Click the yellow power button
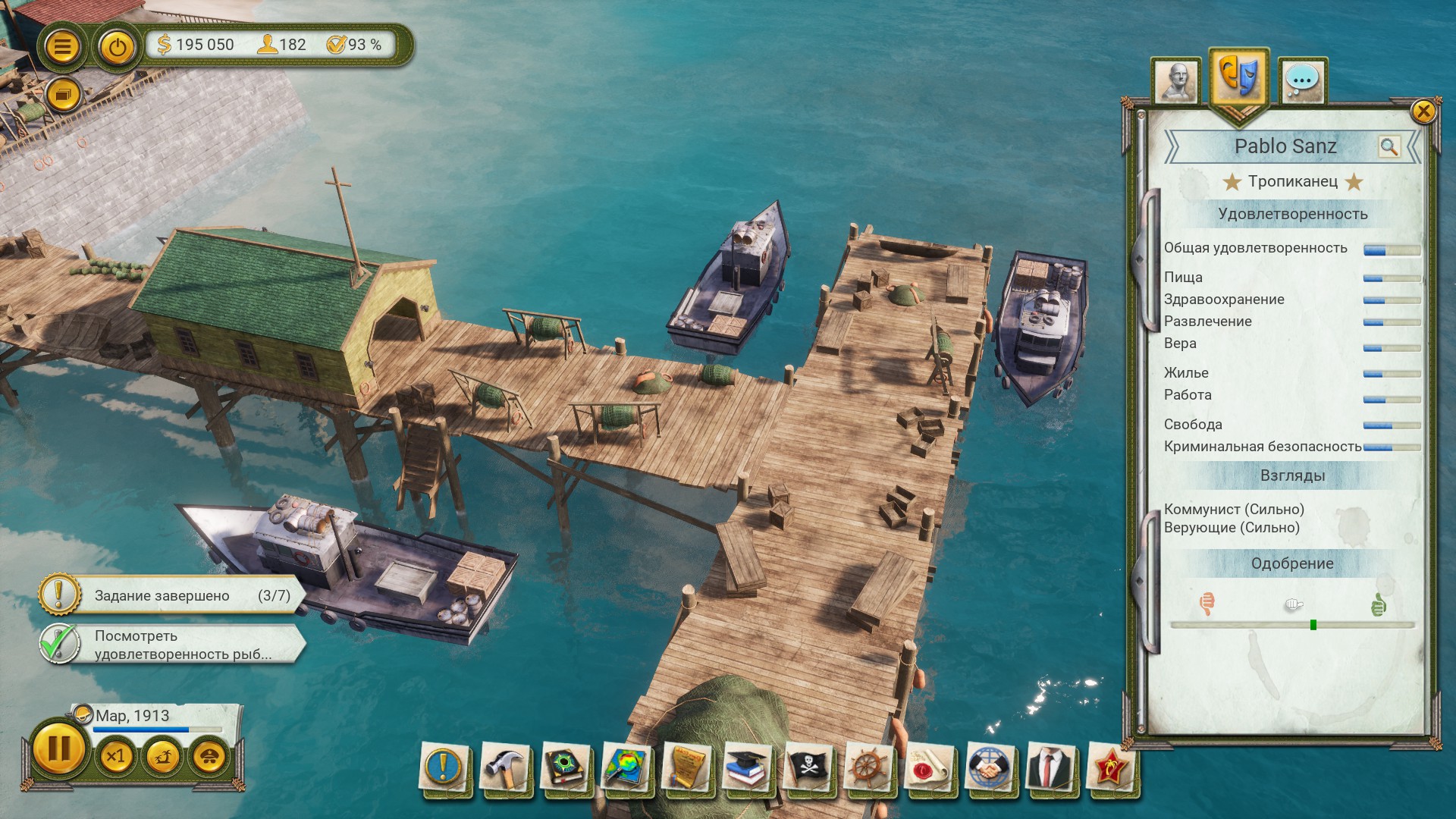The height and width of the screenshot is (819, 1456). click(x=117, y=48)
